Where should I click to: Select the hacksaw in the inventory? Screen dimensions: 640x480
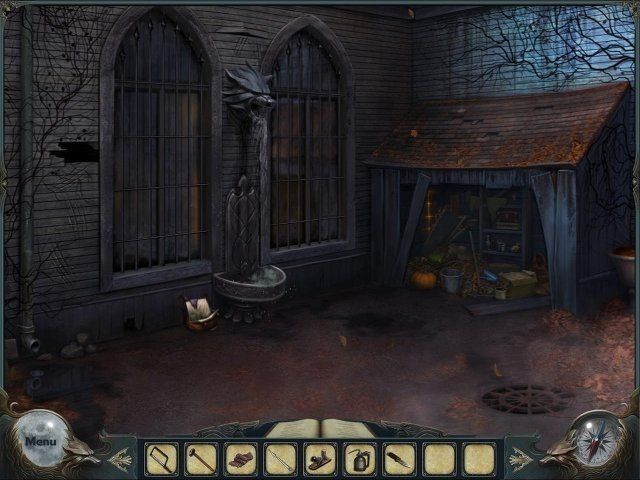tap(161, 459)
